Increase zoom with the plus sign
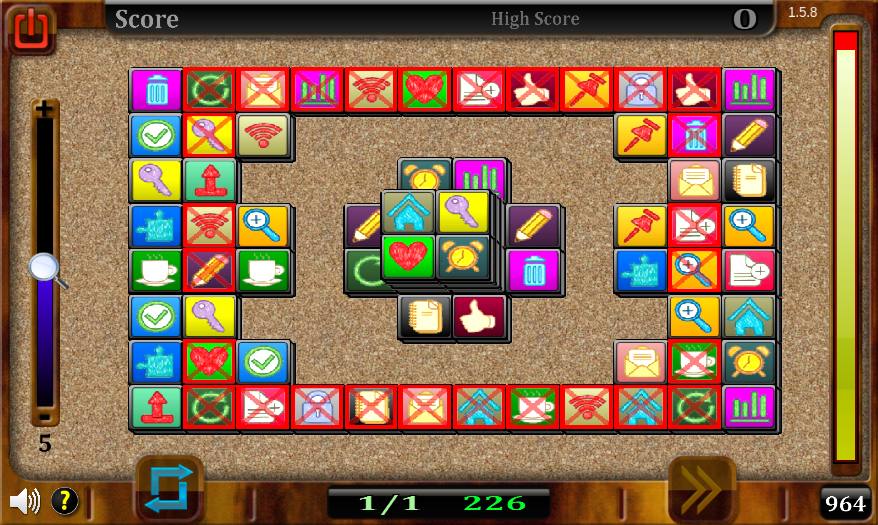This screenshot has height=525, width=878. click(45, 110)
